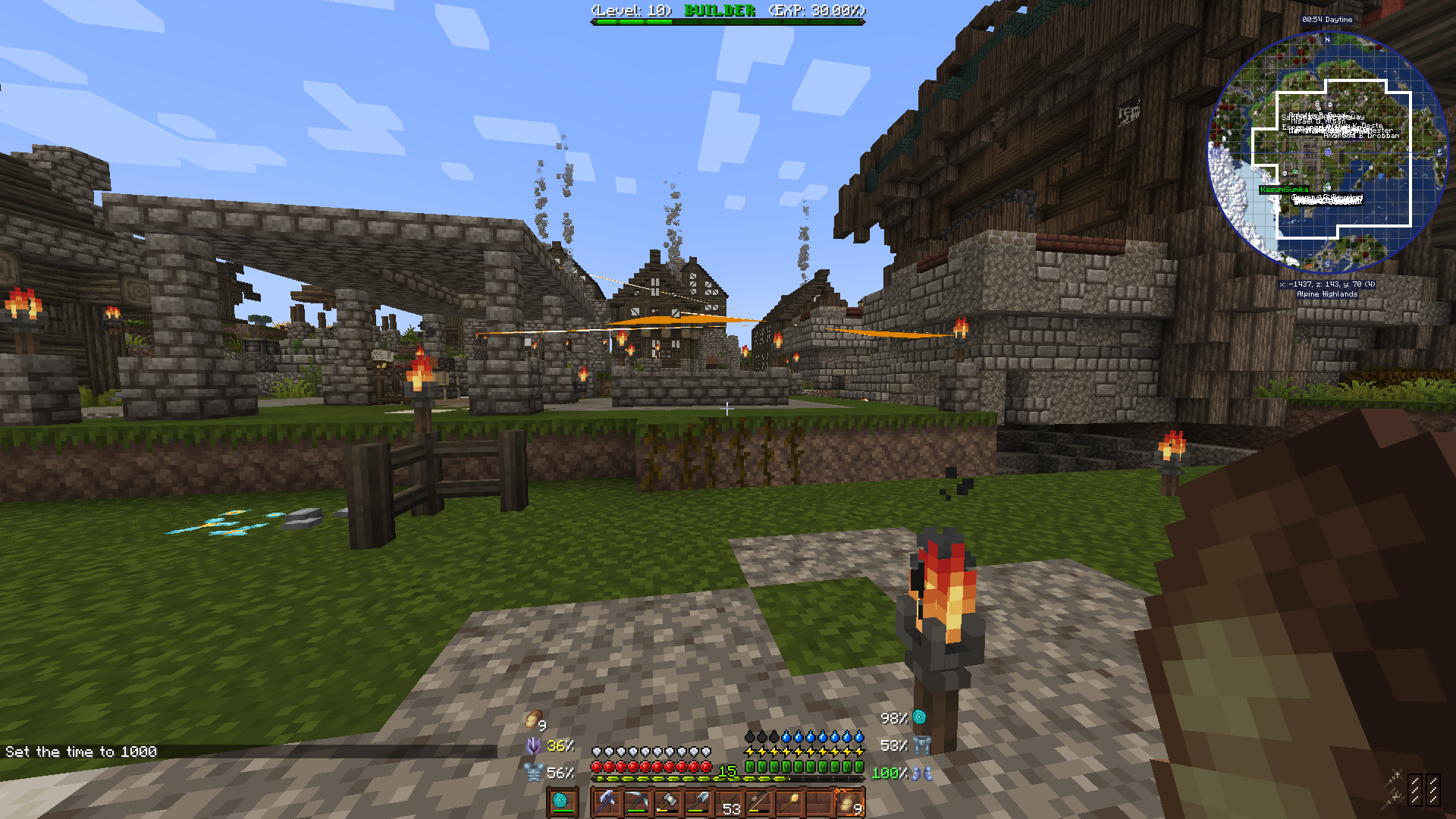This screenshot has width=1456, height=819.
Task: Click the purple totem icon at 36%
Action: [532, 746]
